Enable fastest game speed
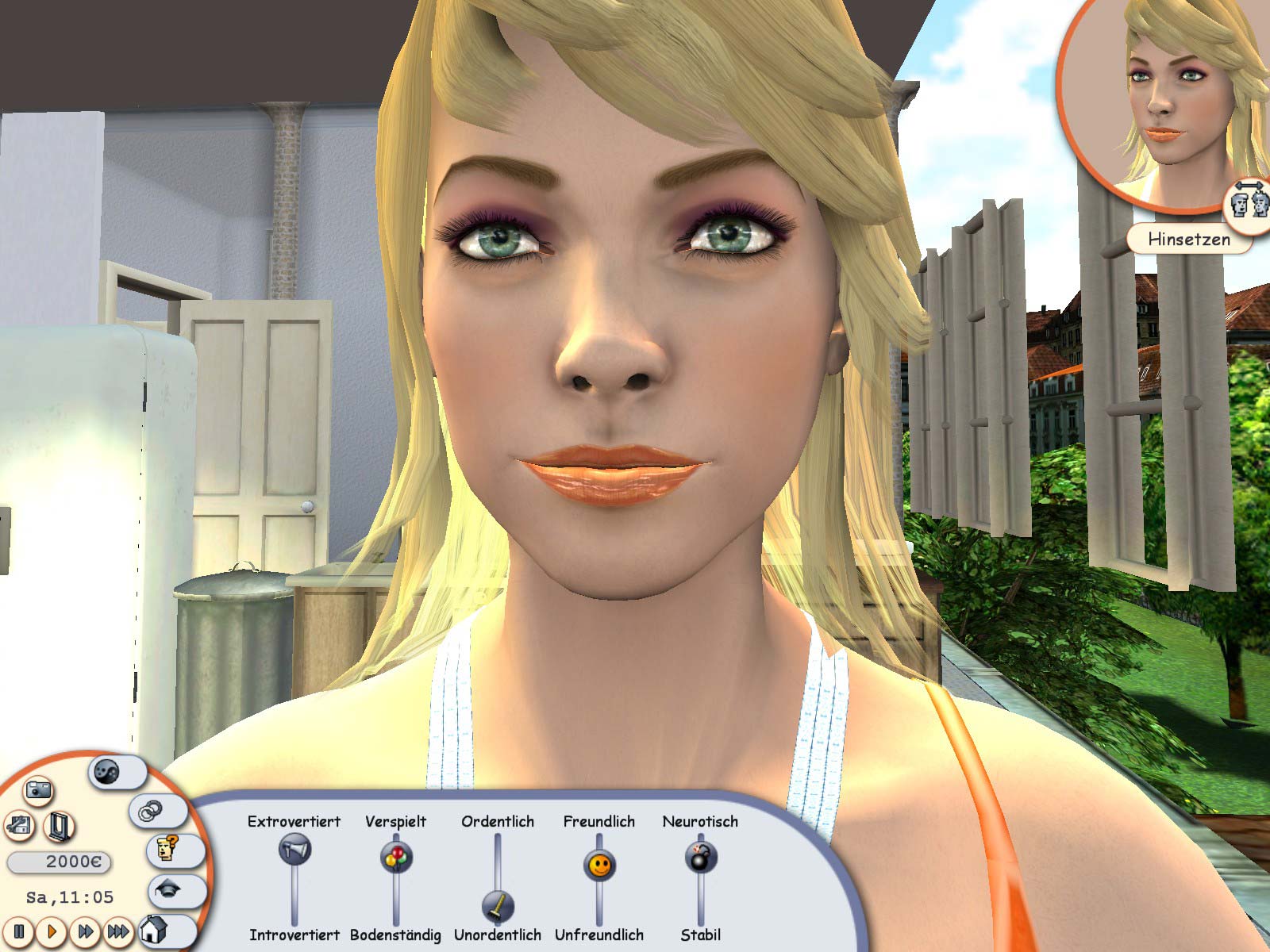This screenshot has width=1270, height=952. 118,933
